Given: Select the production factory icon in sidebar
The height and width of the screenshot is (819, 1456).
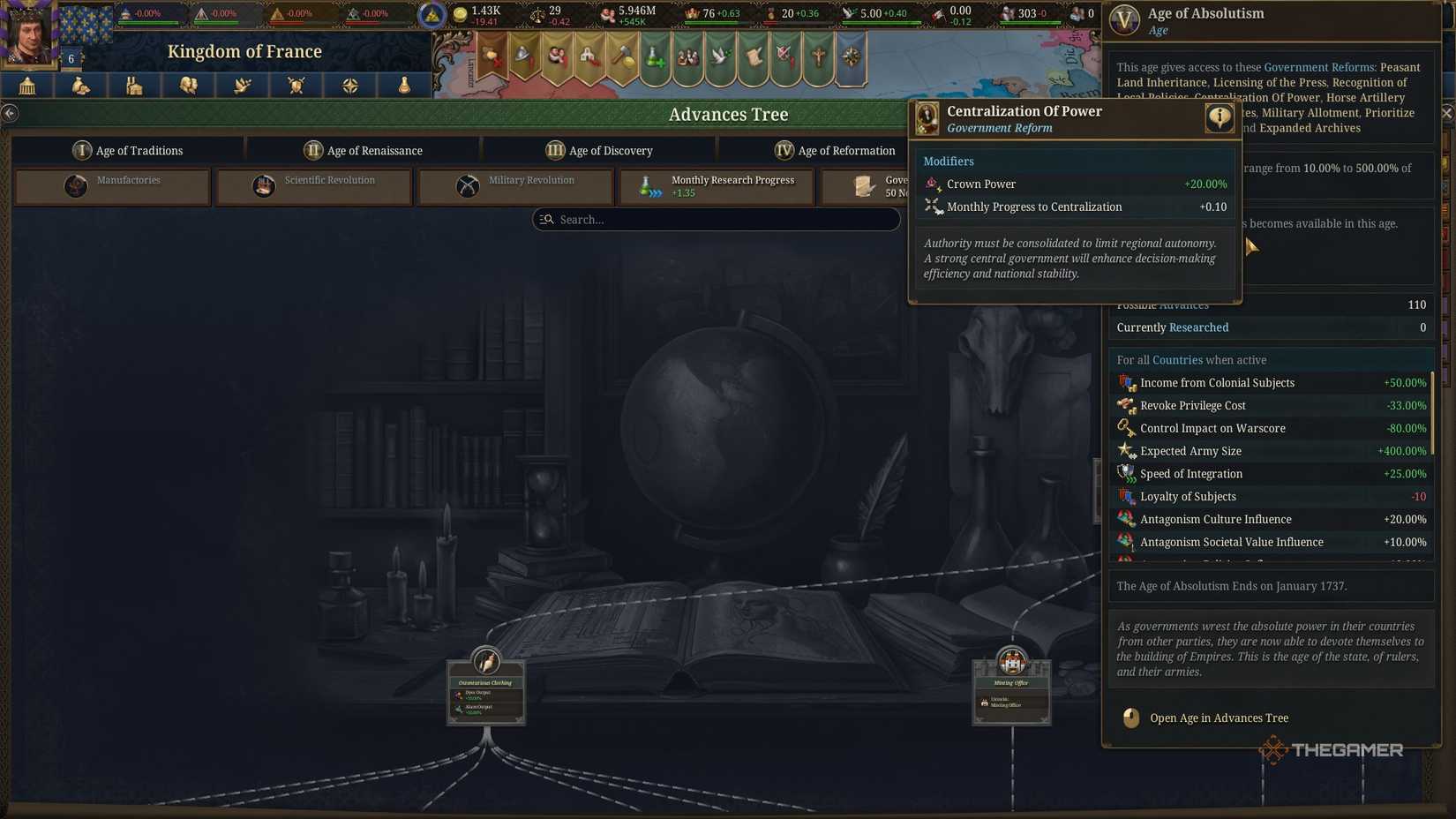Looking at the screenshot, I should tap(134, 85).
